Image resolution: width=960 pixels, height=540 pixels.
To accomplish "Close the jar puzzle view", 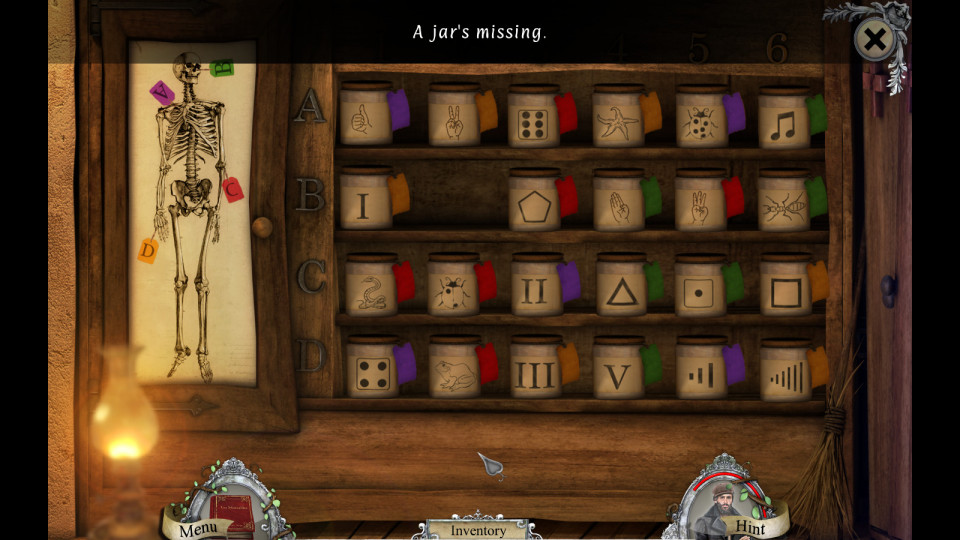I will pyautogui.click(x=874, y=40).
